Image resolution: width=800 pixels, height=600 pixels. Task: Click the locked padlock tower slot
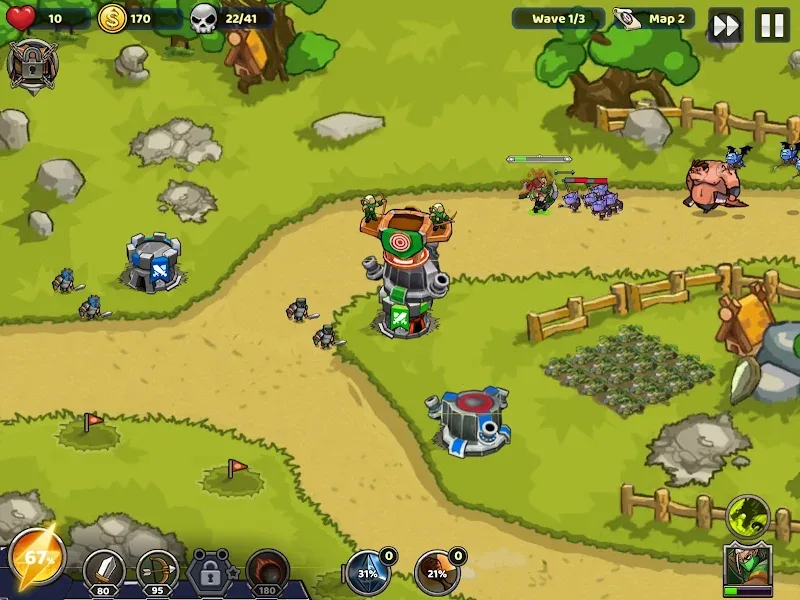tap(211, 572)
